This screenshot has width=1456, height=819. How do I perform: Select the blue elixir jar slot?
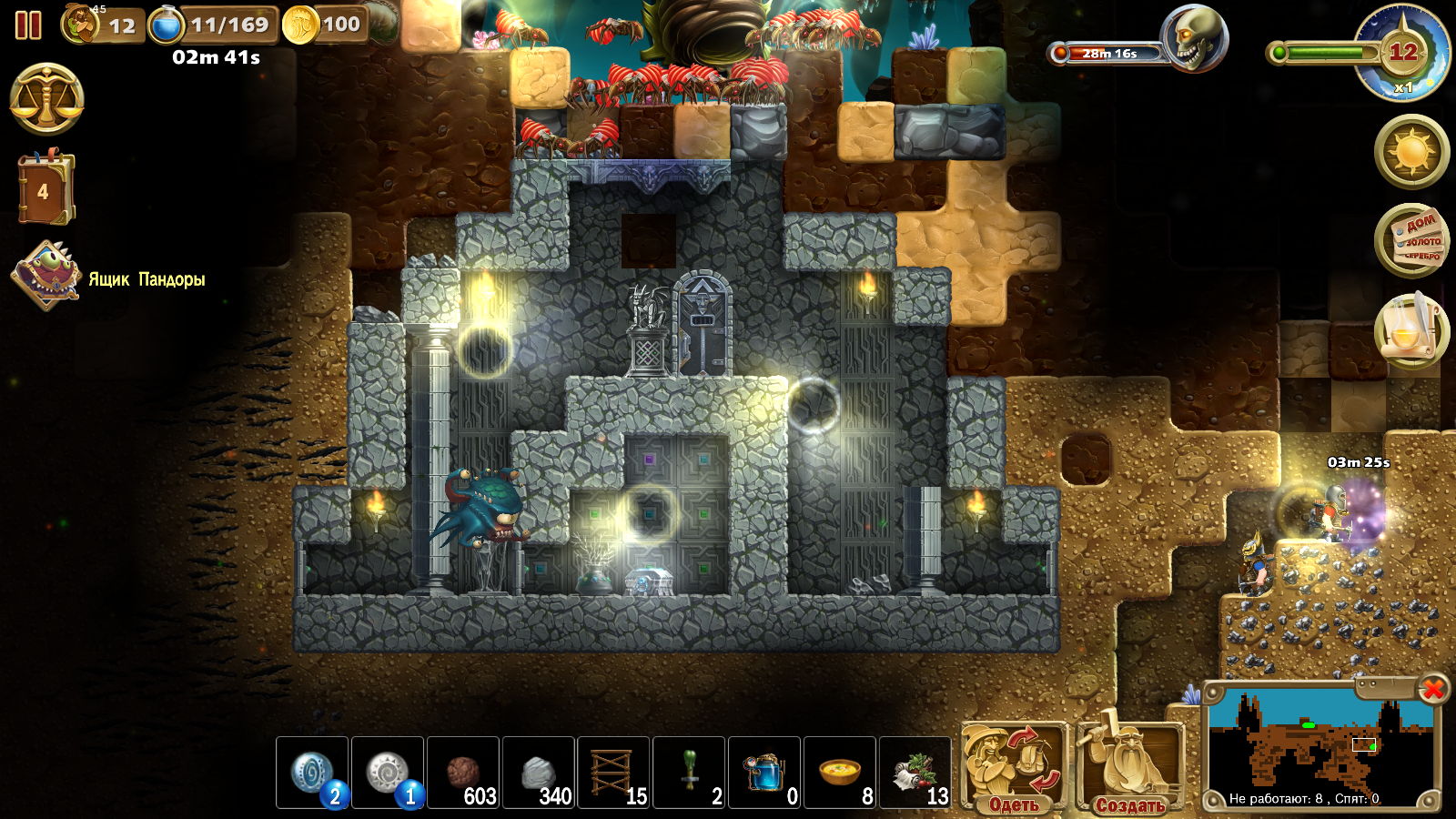pyautogui.click(x=765, y=773)
